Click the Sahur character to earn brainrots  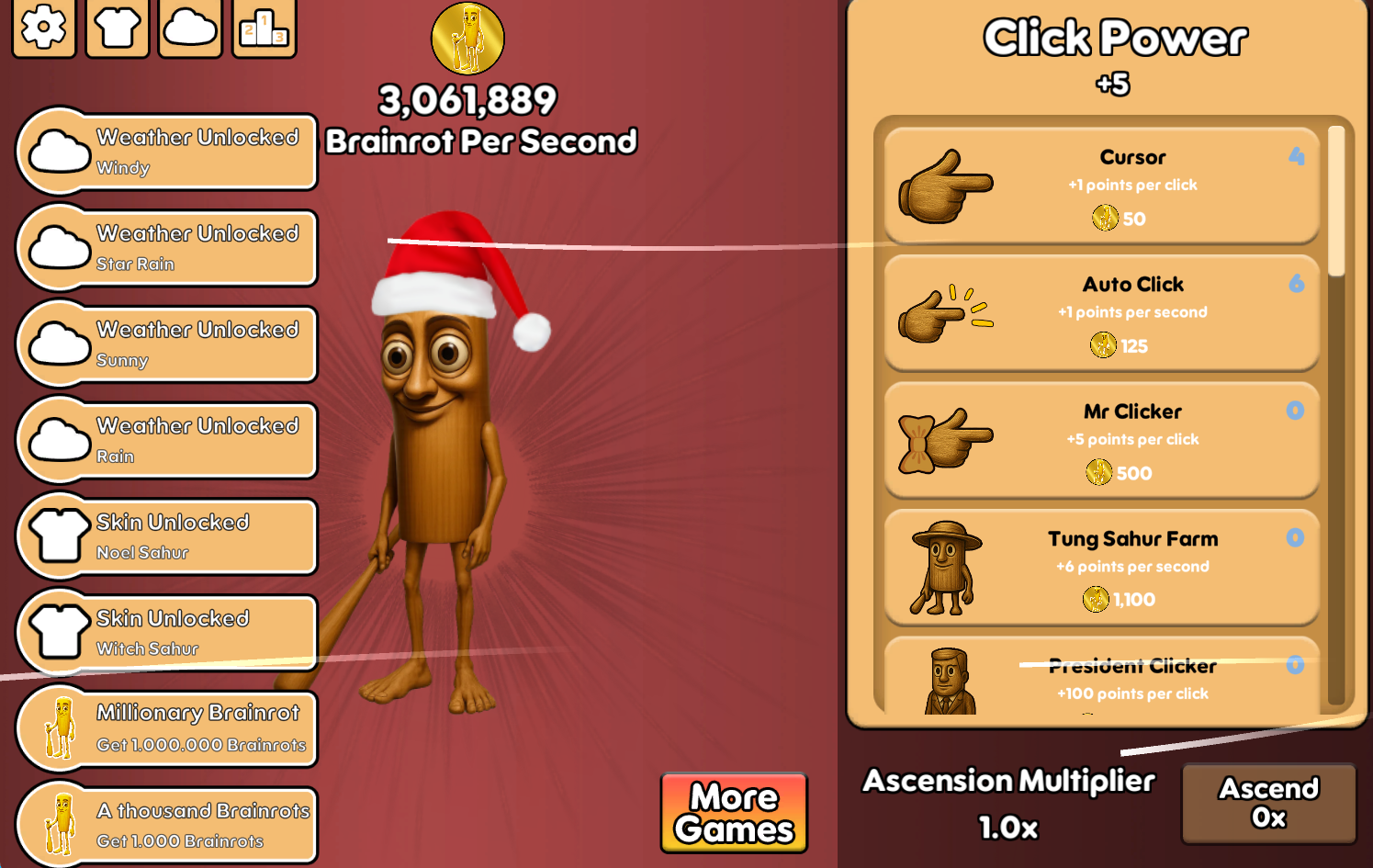441,459
